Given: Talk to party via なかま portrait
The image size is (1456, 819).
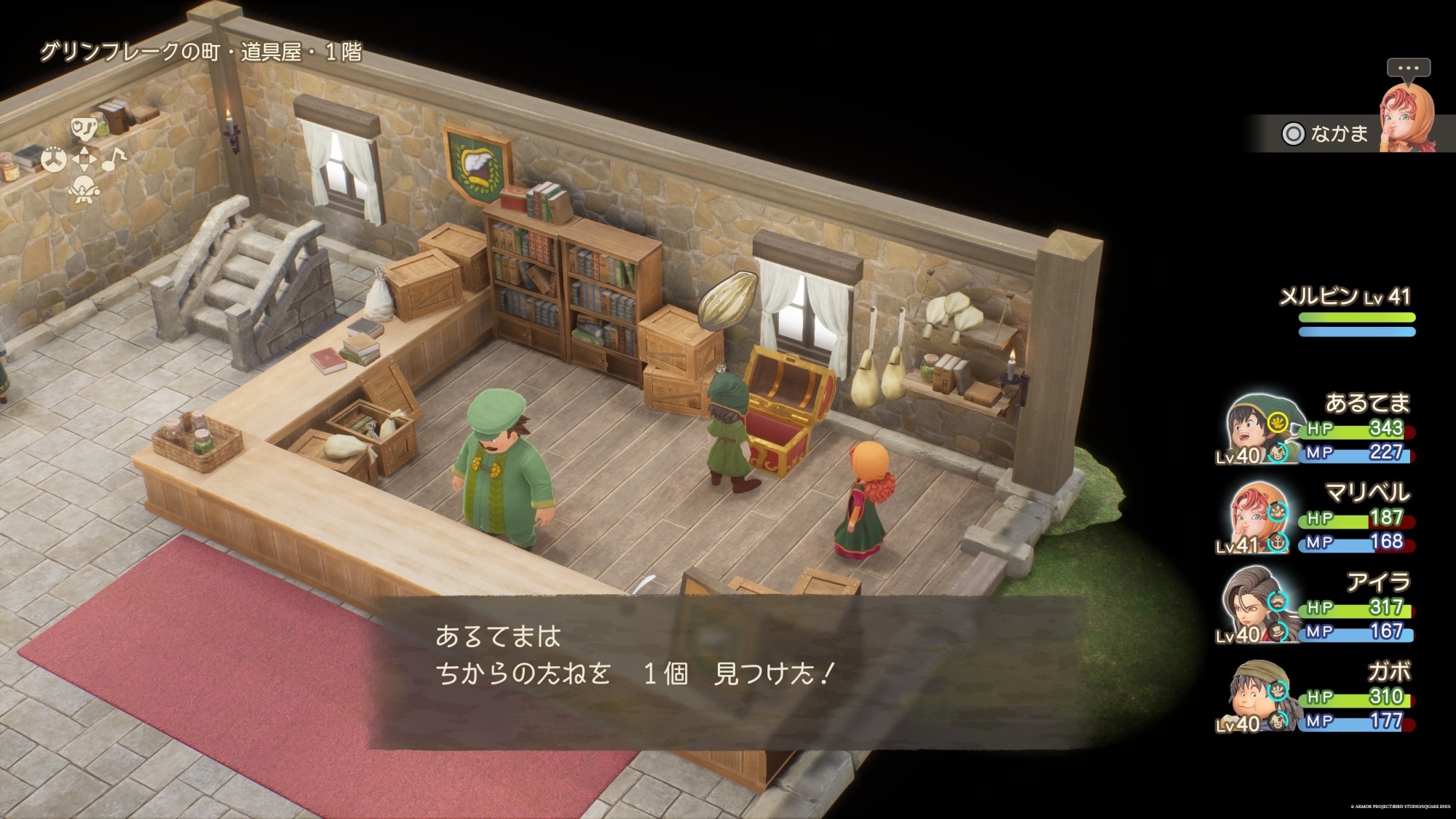Looking at the screenshot, I should [1406, 119].
